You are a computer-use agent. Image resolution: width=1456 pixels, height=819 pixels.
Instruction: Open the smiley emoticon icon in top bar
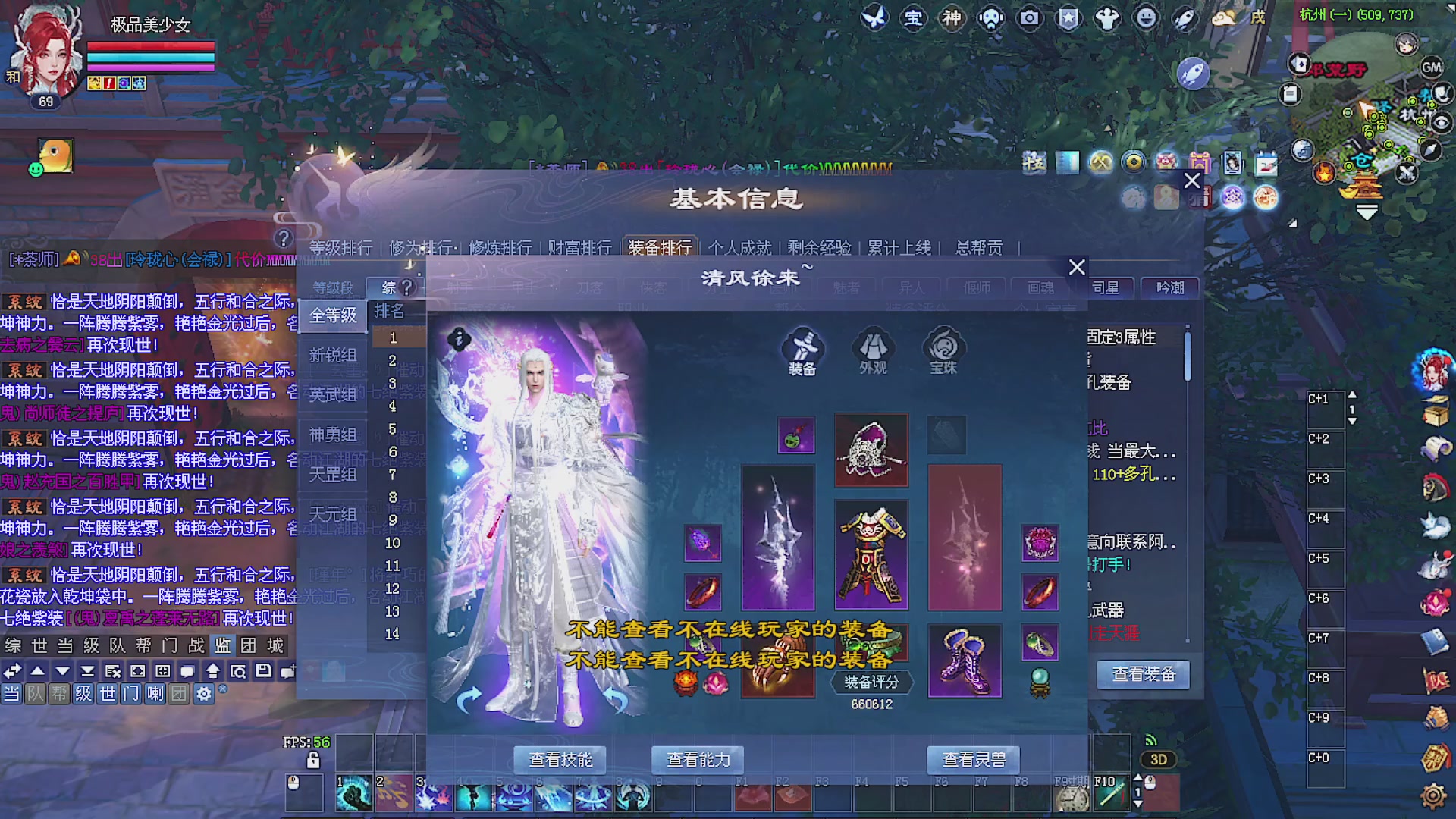click(x=1147, y=19)
